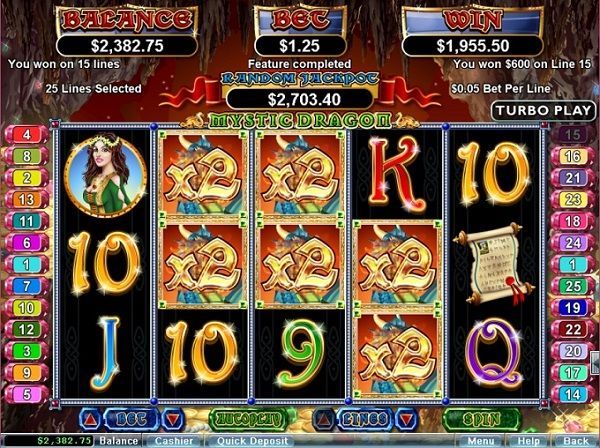Raise the number of lines played
The width and height of the screenshot is (600, 448).
pyautogui.click(x=322, y=417)
